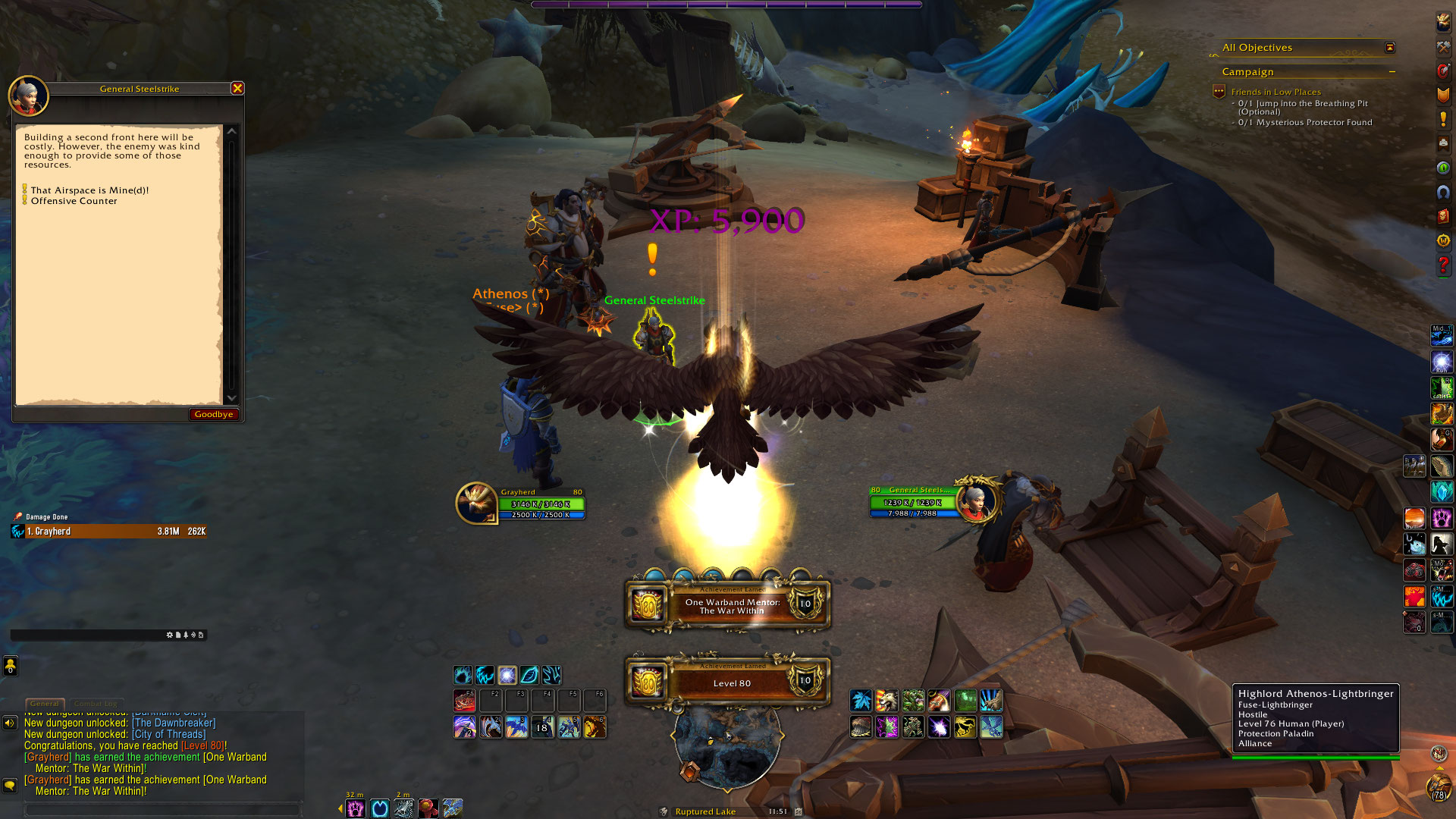Switch to the Combat Log tab
This screenshot has width=1456, height=819.
(96, 704)
